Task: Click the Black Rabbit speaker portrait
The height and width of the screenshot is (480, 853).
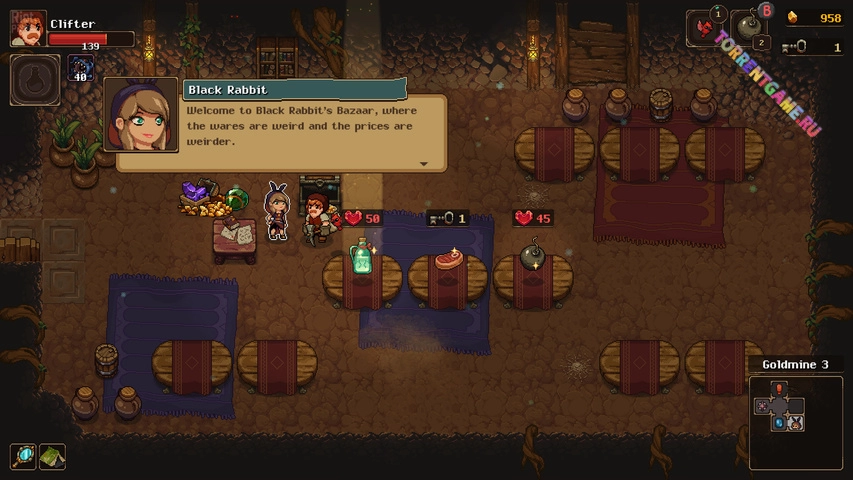Action: [141, 115]
